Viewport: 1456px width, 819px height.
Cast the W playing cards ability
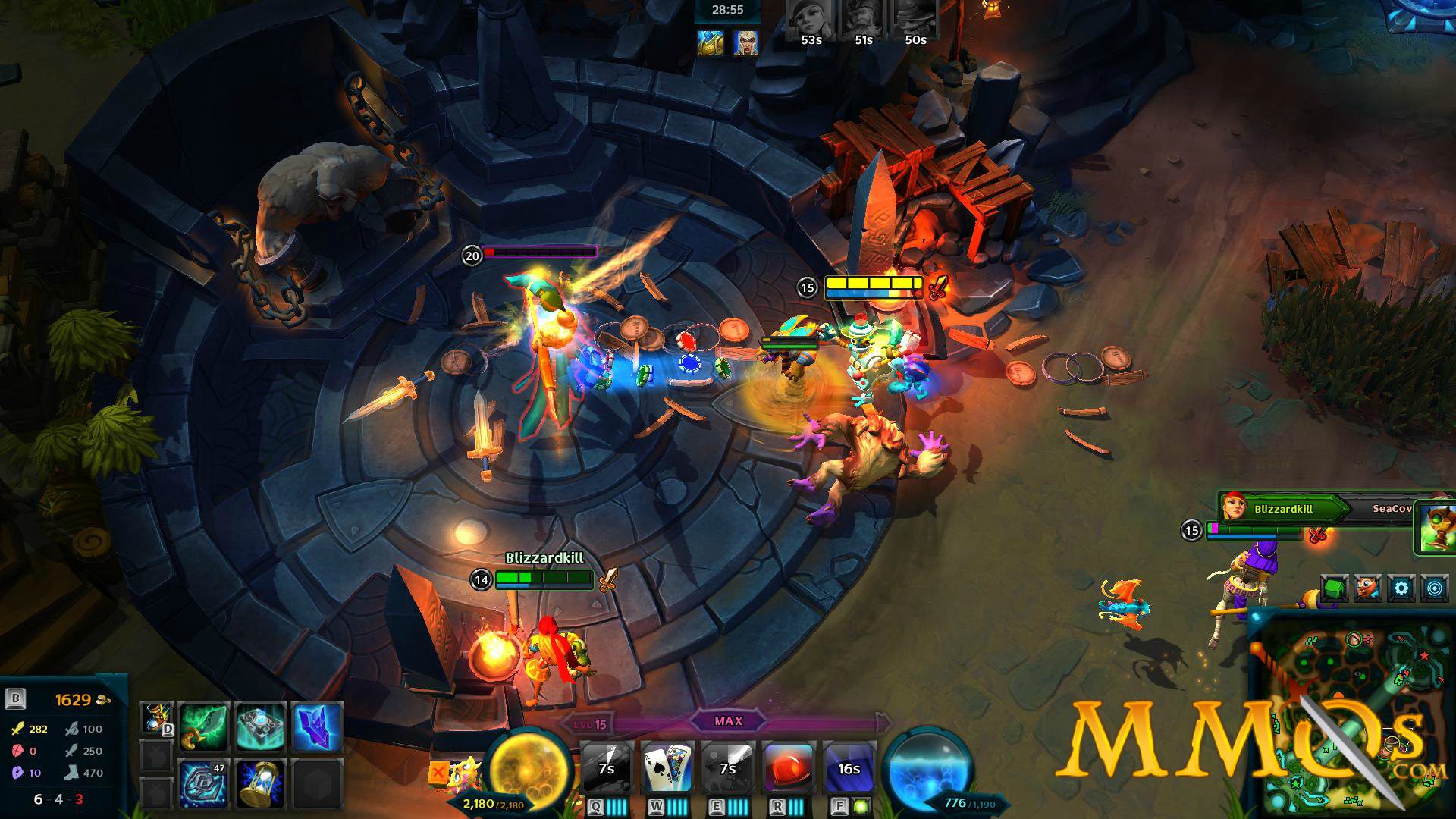(667, 766)
